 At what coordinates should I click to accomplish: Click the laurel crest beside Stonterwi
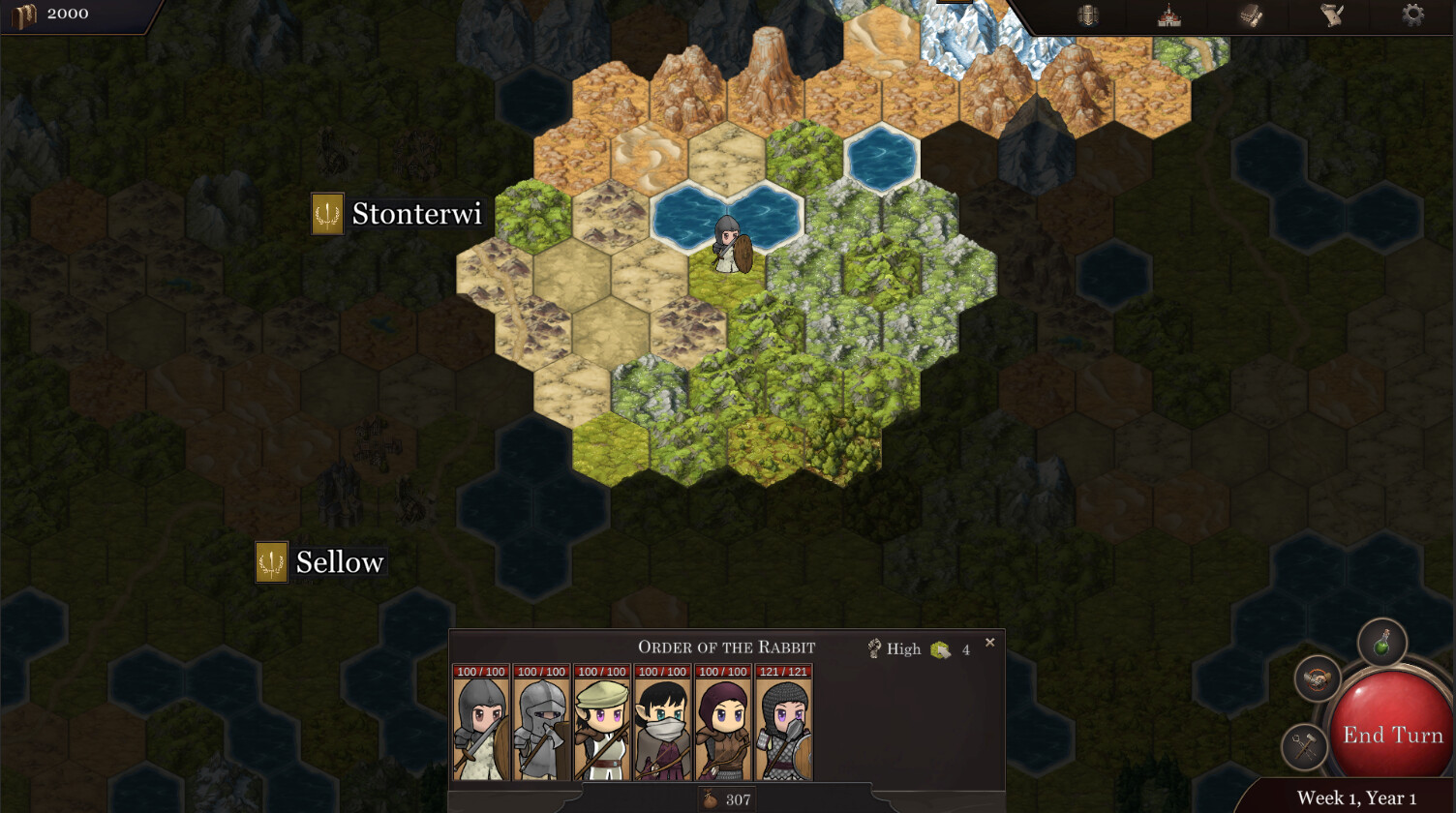click(x=326, y=213)
